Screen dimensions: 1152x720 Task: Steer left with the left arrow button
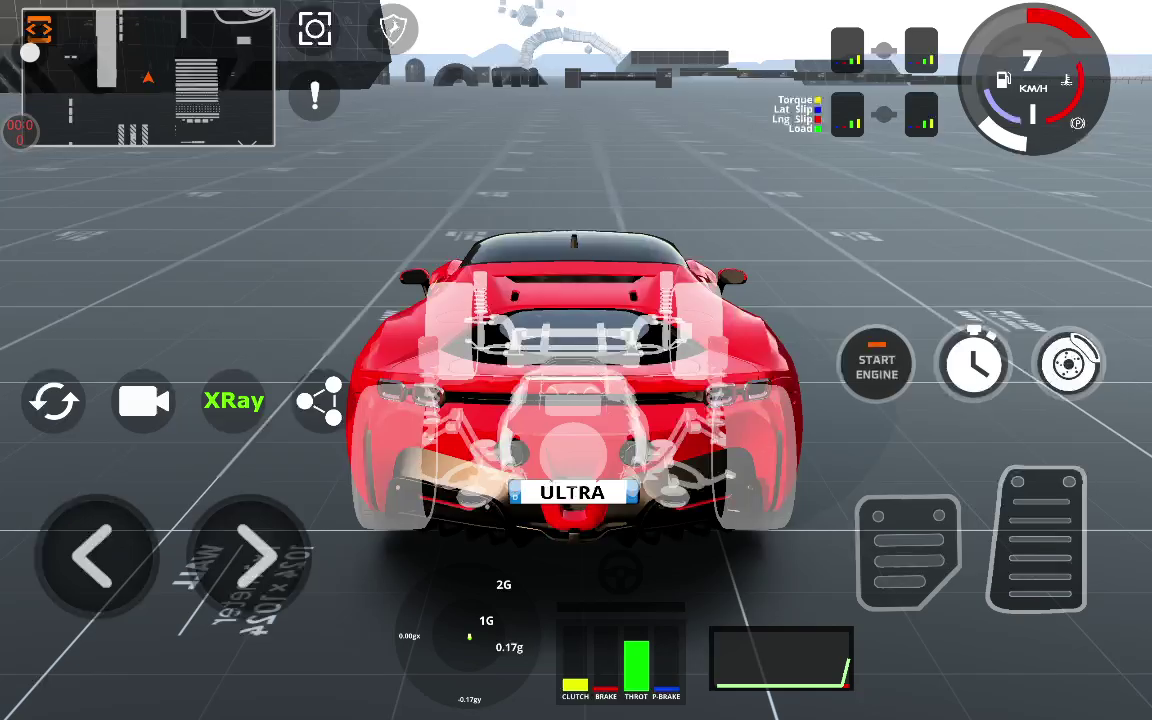point(94,557)
